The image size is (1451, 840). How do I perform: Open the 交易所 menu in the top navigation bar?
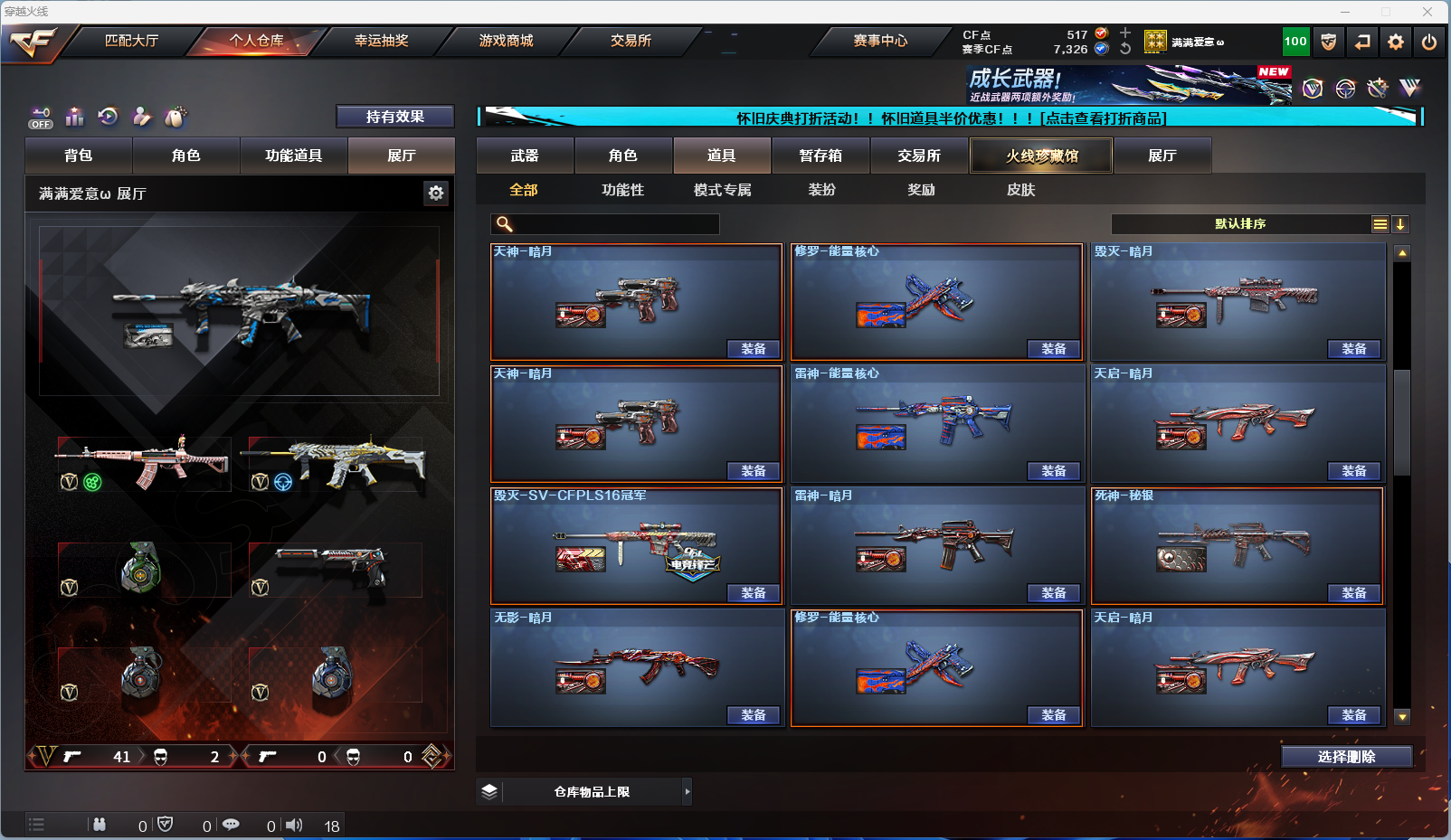631,41
